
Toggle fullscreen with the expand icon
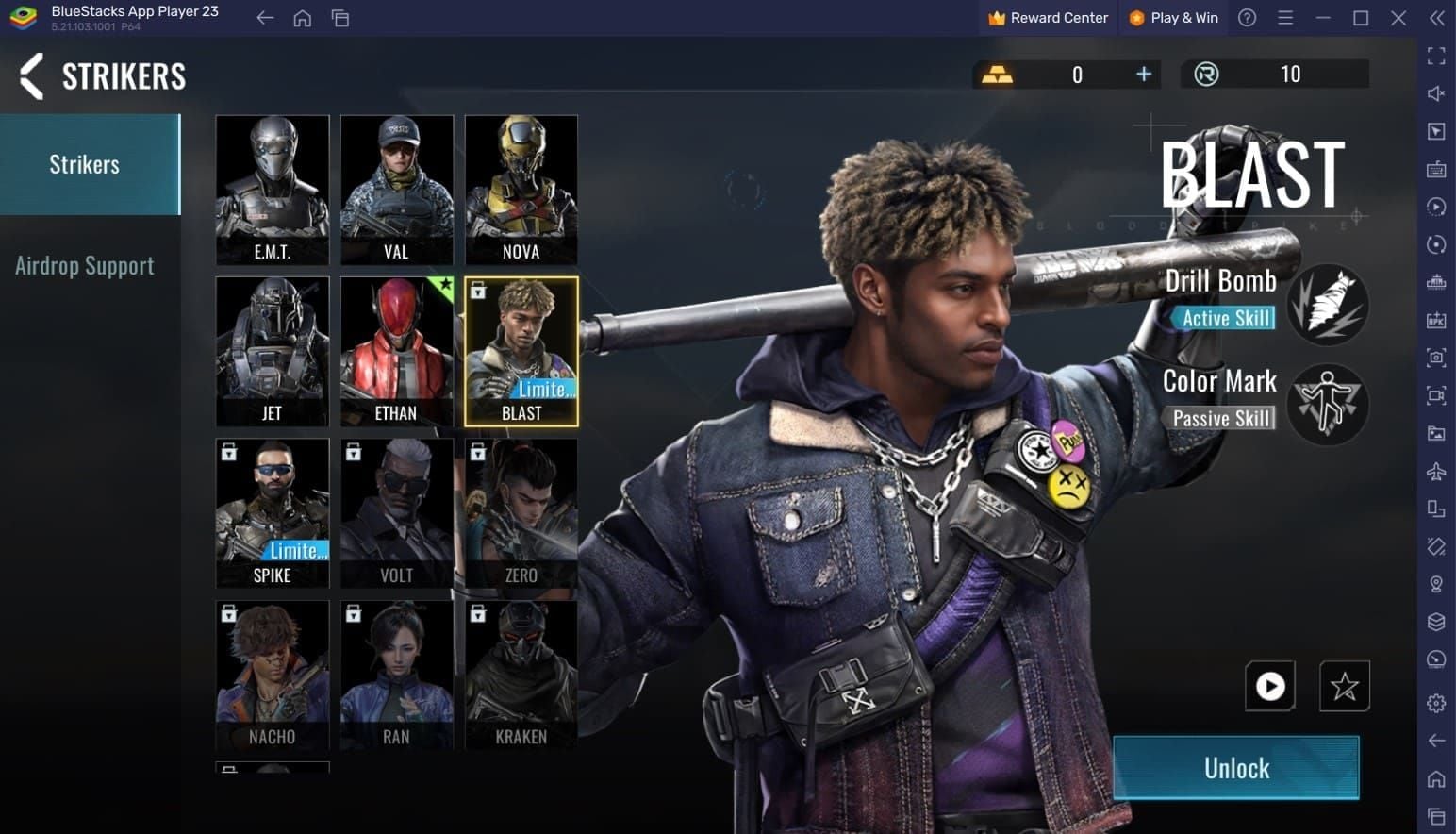pyautogui.click(x=1436, y=56)
